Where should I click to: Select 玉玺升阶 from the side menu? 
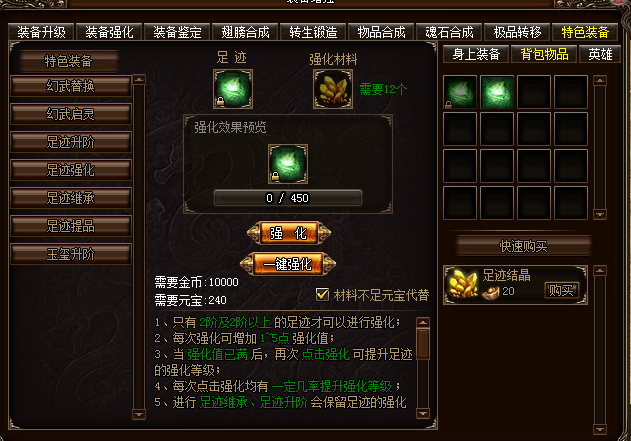[71, 254]
